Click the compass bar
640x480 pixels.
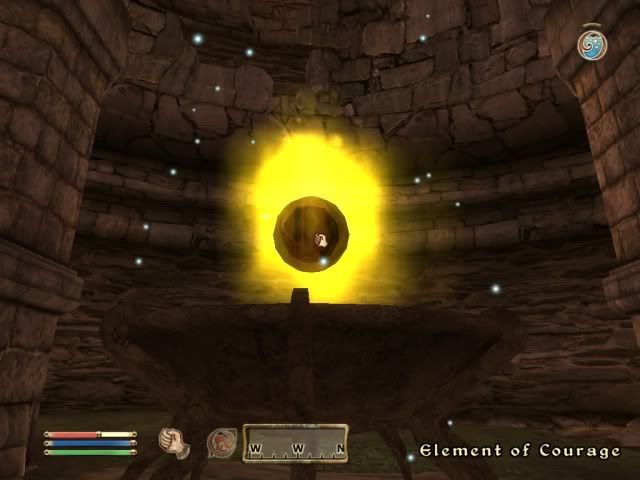[x=297, y=444]
